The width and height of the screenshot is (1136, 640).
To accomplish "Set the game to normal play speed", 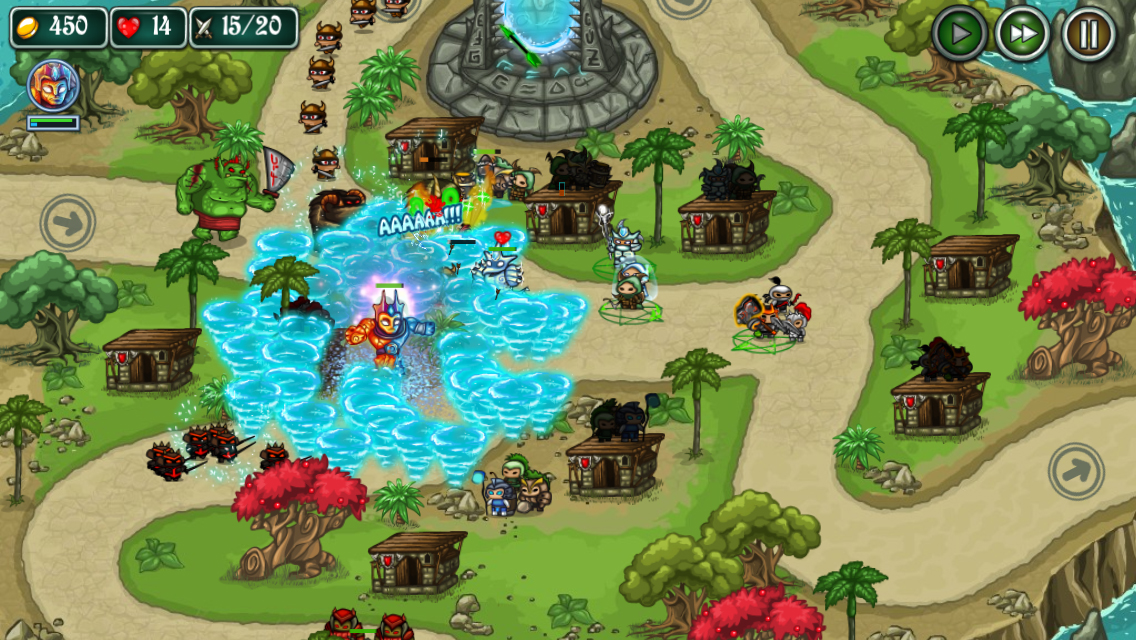I will tap(960, 34).
